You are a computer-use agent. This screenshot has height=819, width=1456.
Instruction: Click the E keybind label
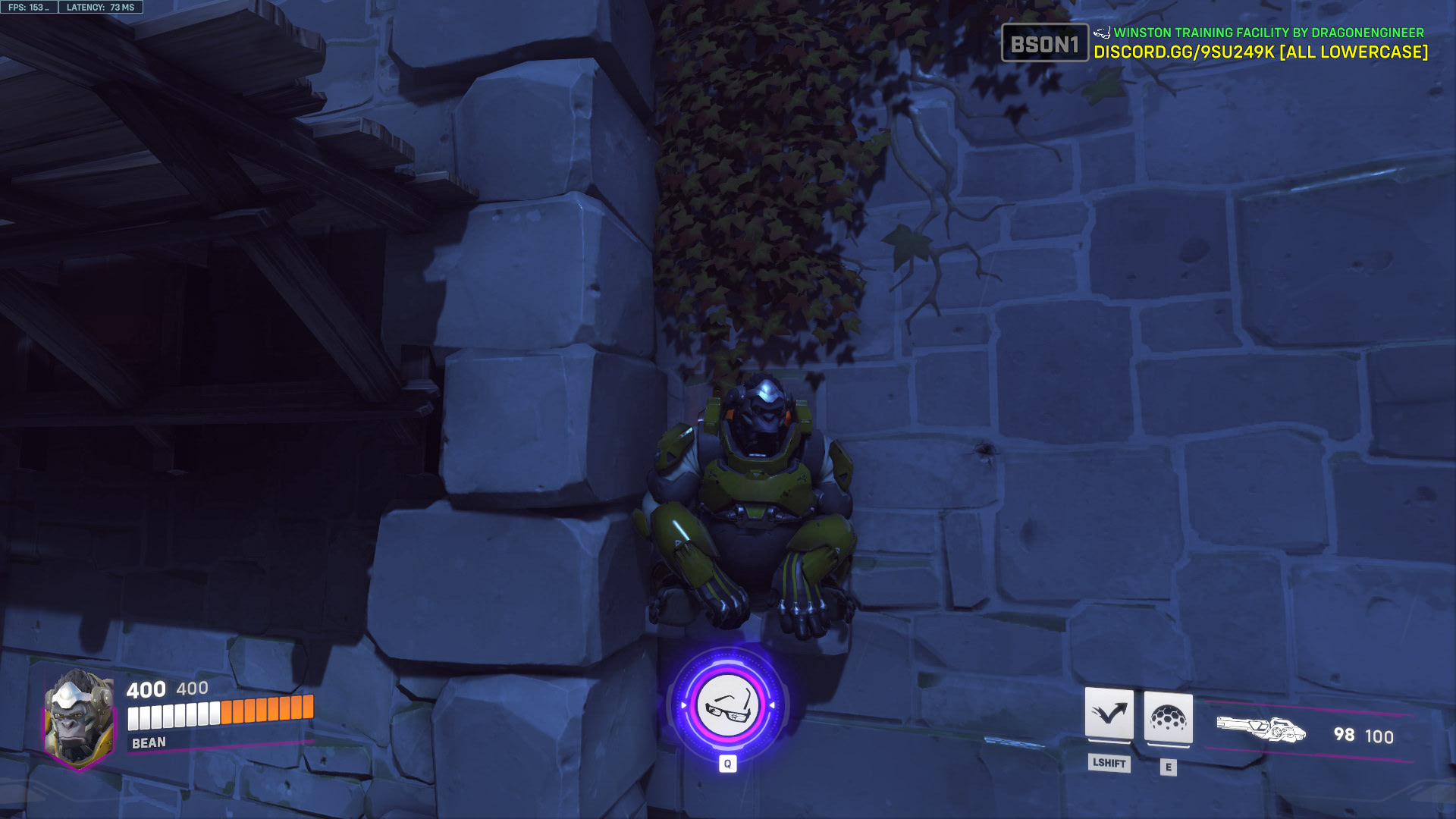click(1168, 765)
